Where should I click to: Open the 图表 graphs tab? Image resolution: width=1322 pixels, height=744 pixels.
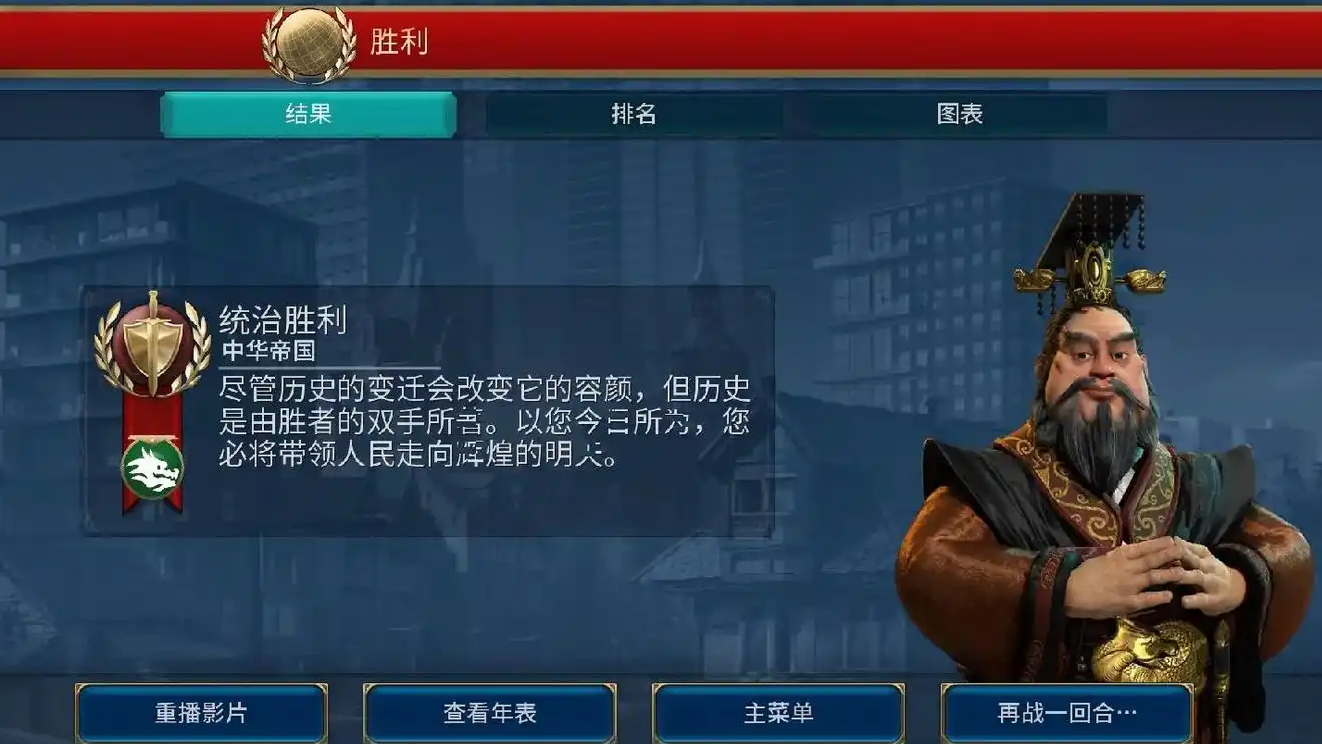pos(960,114)
